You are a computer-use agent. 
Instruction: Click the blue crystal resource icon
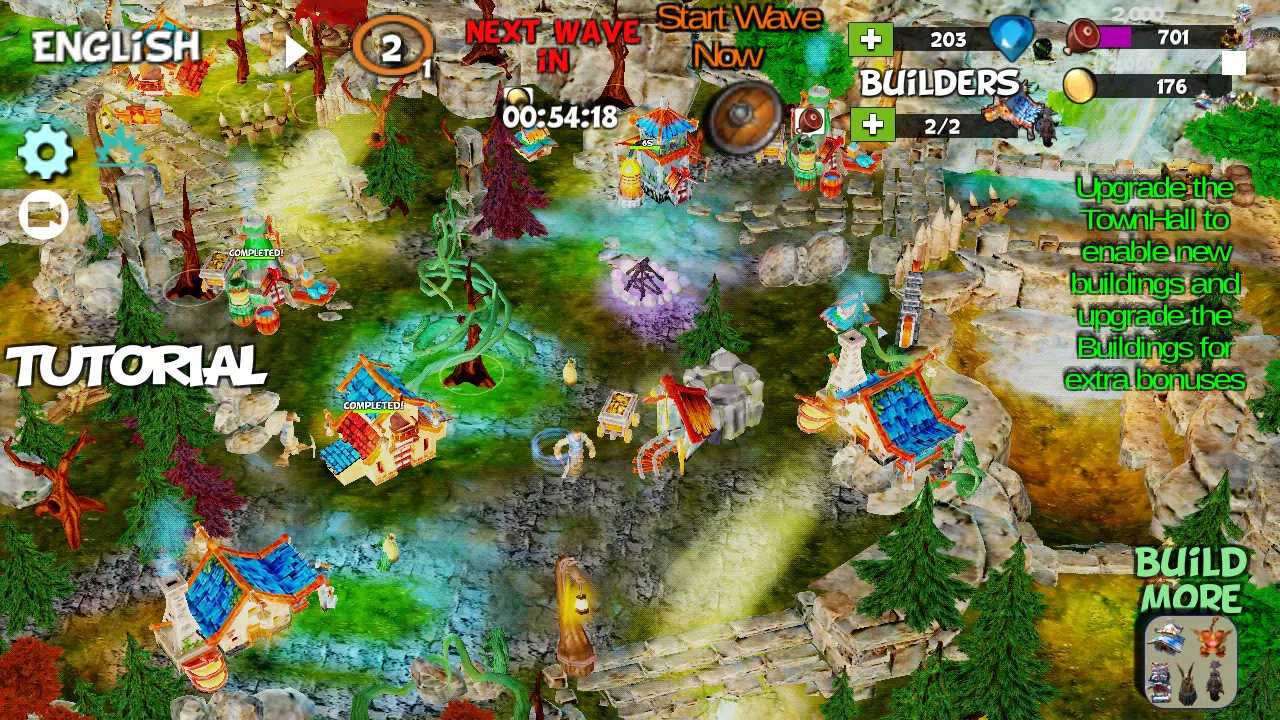[1011, 38]
